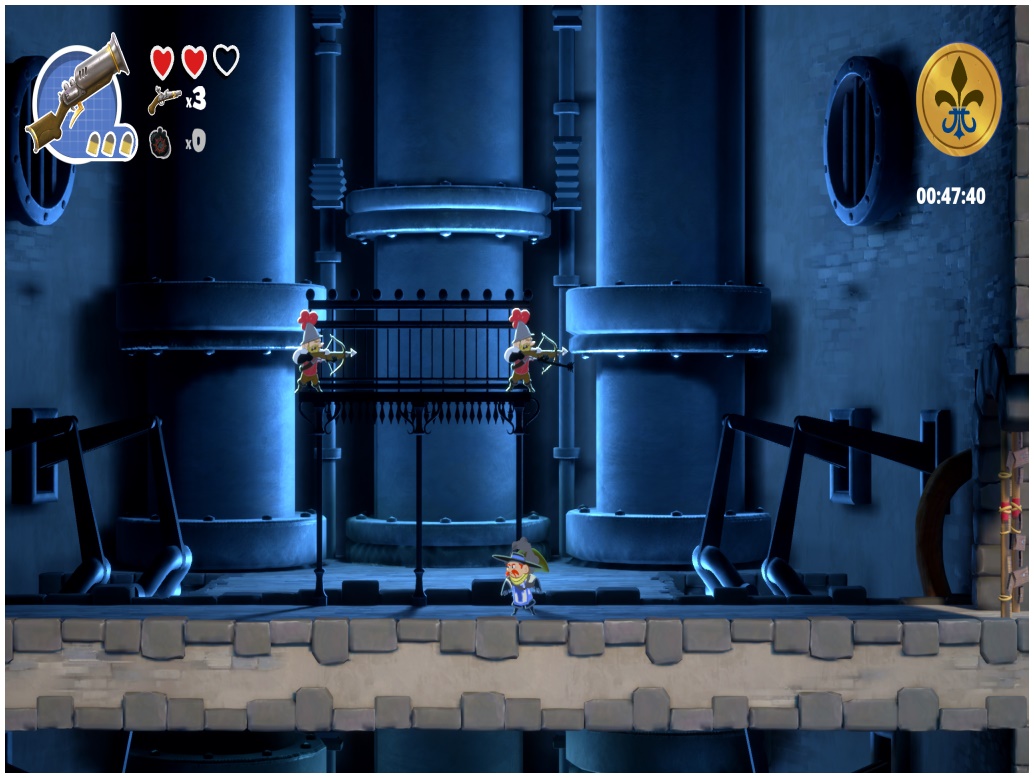Click the gold fleur-de-lis medallion
This screenshot has height=778, width=1034.
(x=958, y=100)
